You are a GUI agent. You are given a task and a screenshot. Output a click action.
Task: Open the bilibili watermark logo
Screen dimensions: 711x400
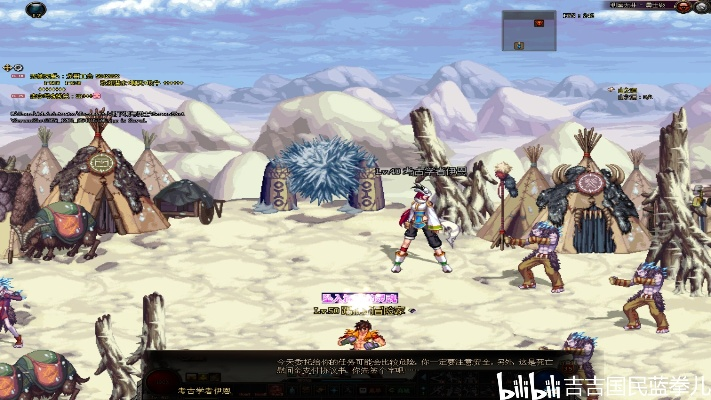pos(529,386)
